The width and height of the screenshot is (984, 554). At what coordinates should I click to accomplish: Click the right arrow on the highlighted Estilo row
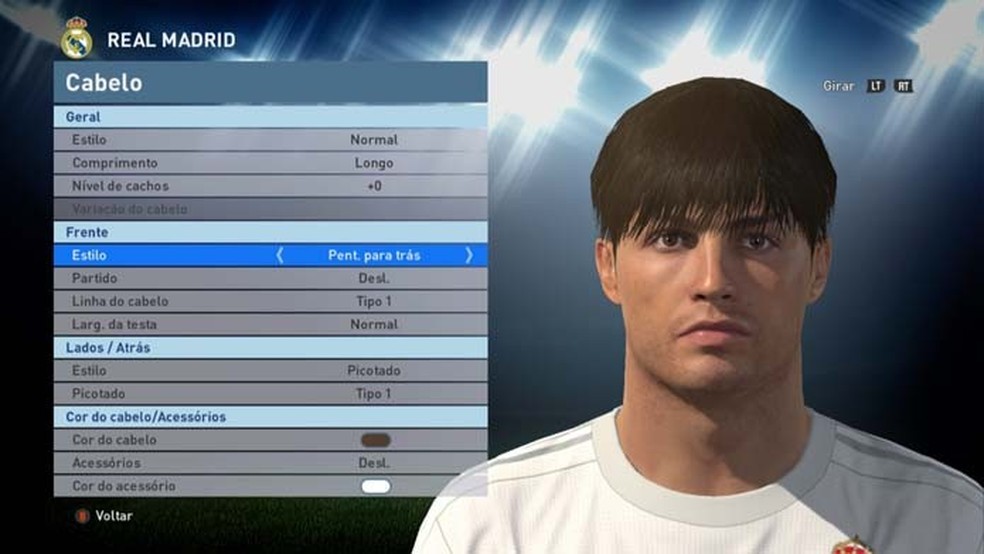pos(469,255)
